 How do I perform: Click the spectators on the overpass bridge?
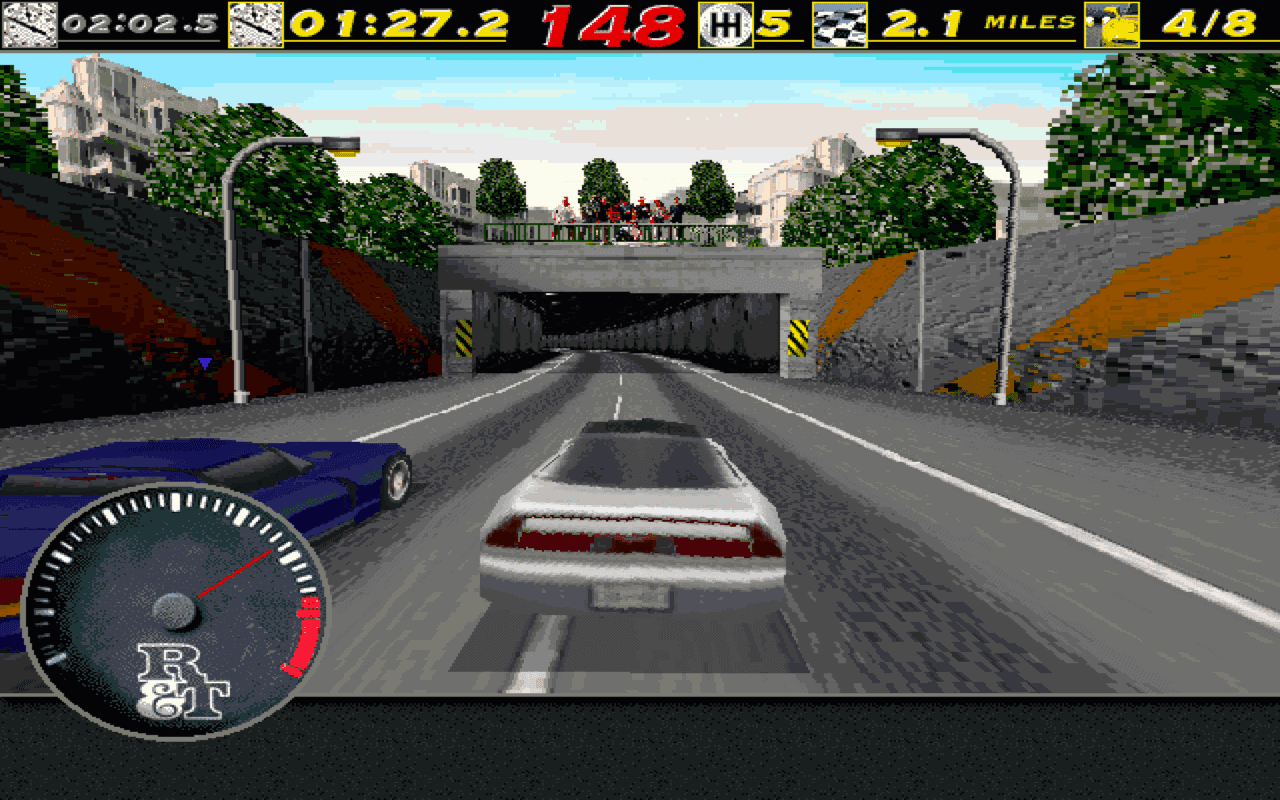click(620, 210)
